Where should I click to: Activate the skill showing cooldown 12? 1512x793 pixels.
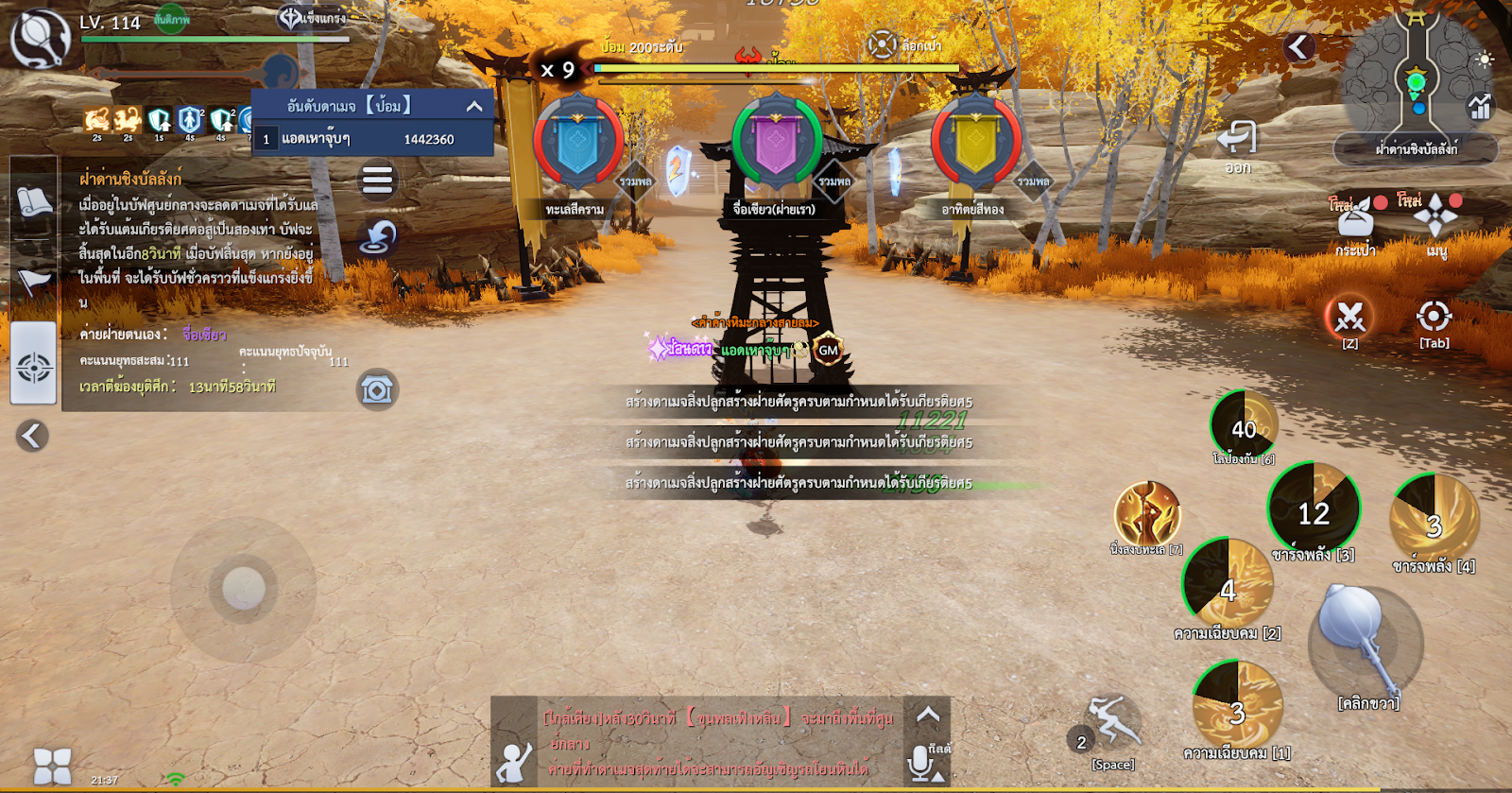coord(1314,510)
